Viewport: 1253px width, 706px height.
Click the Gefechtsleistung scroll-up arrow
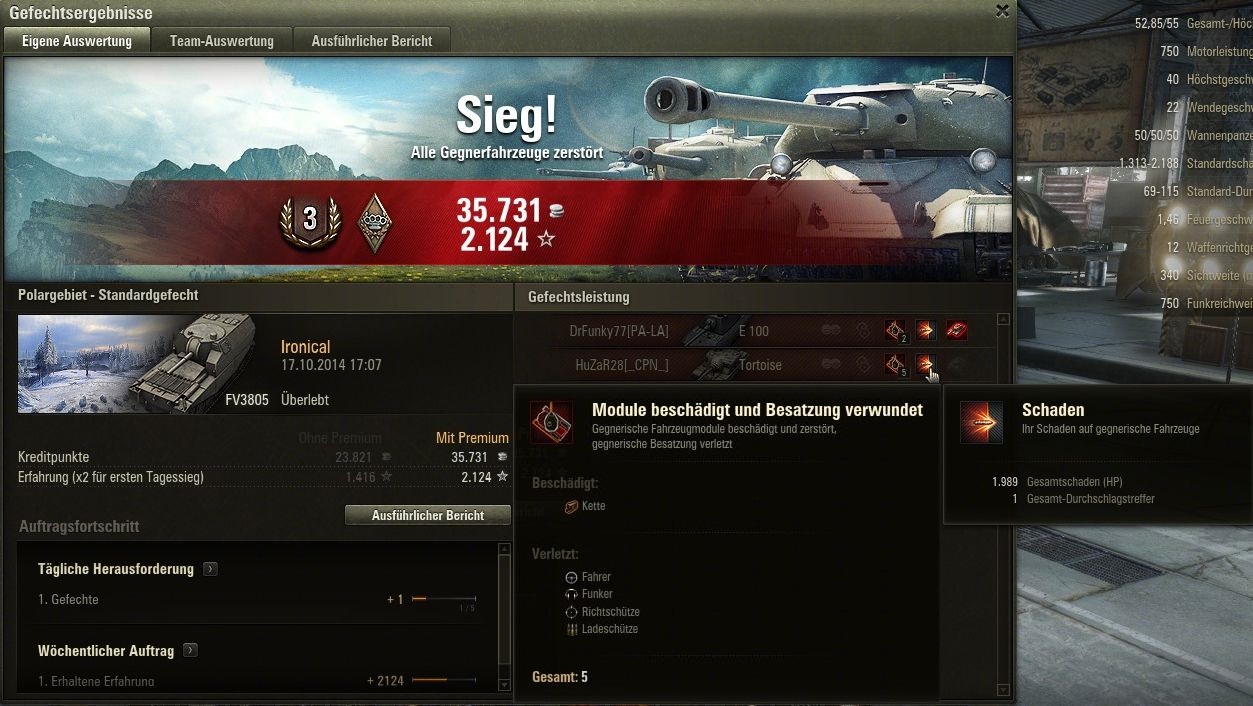pos(1003,320)
